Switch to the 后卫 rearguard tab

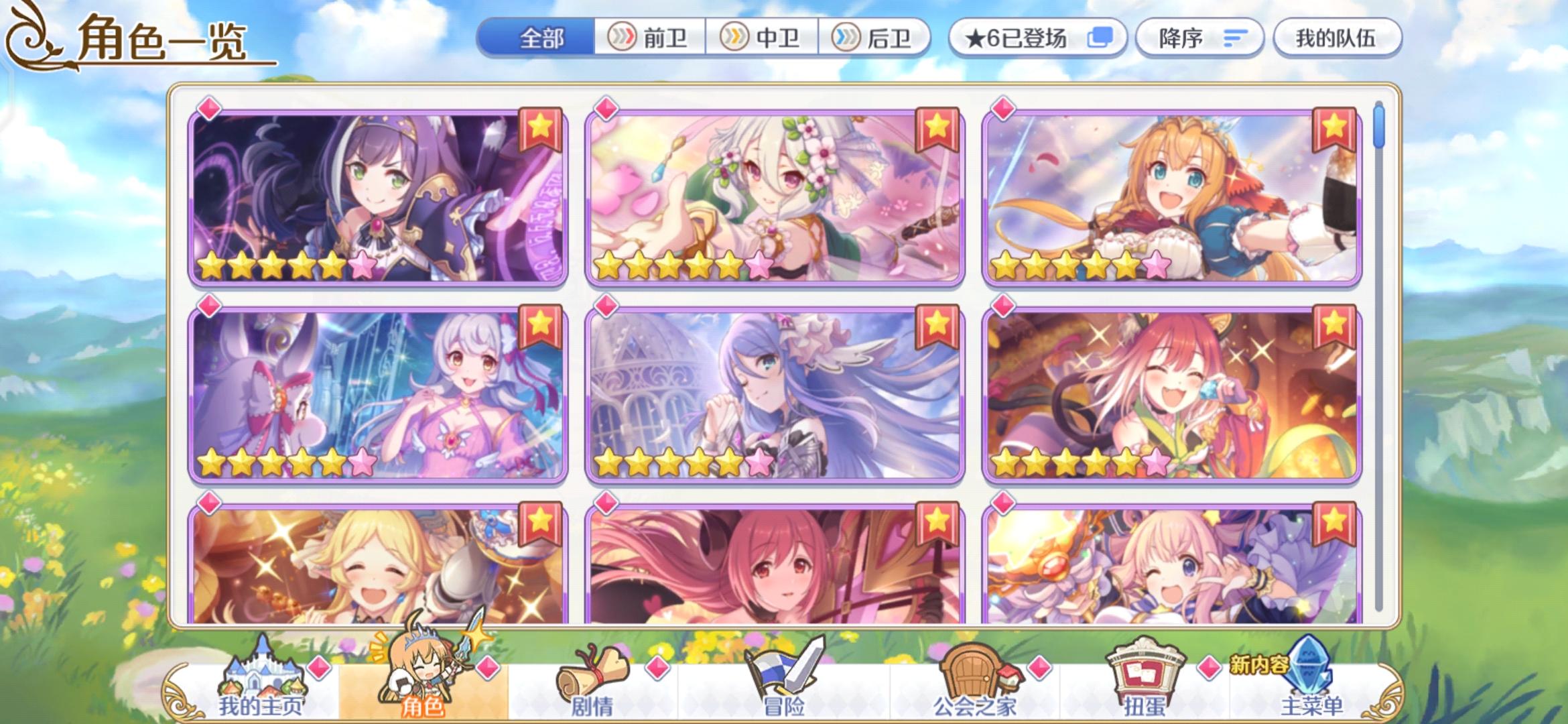879,38
